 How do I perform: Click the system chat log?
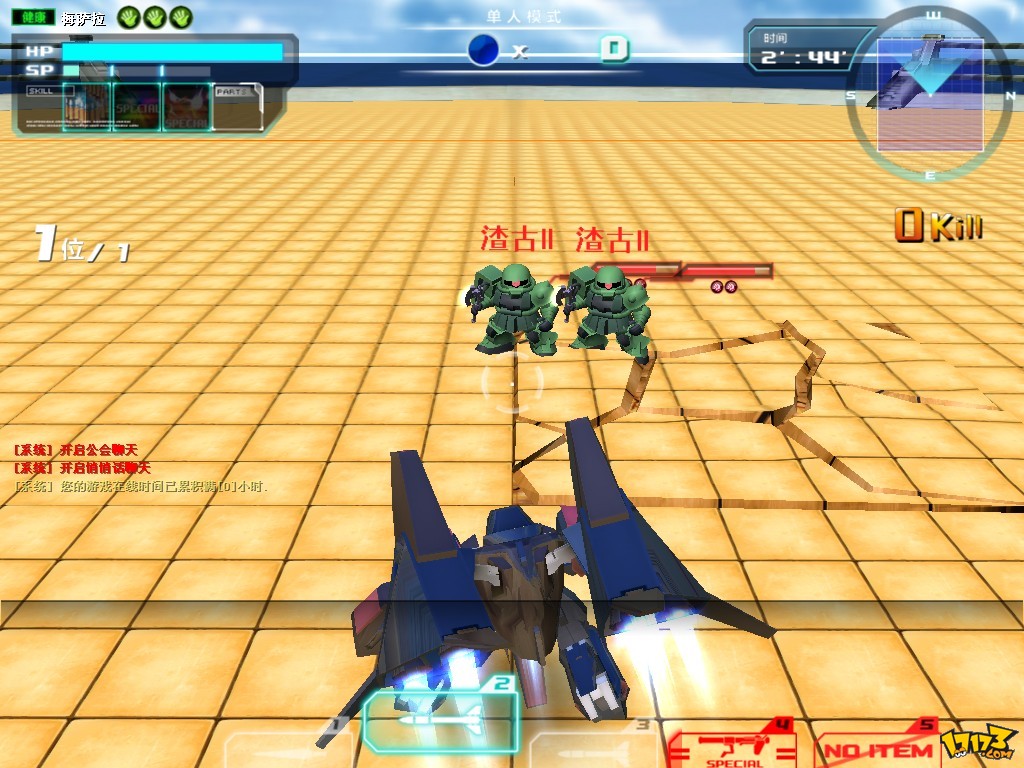click(x=140, y=468)
